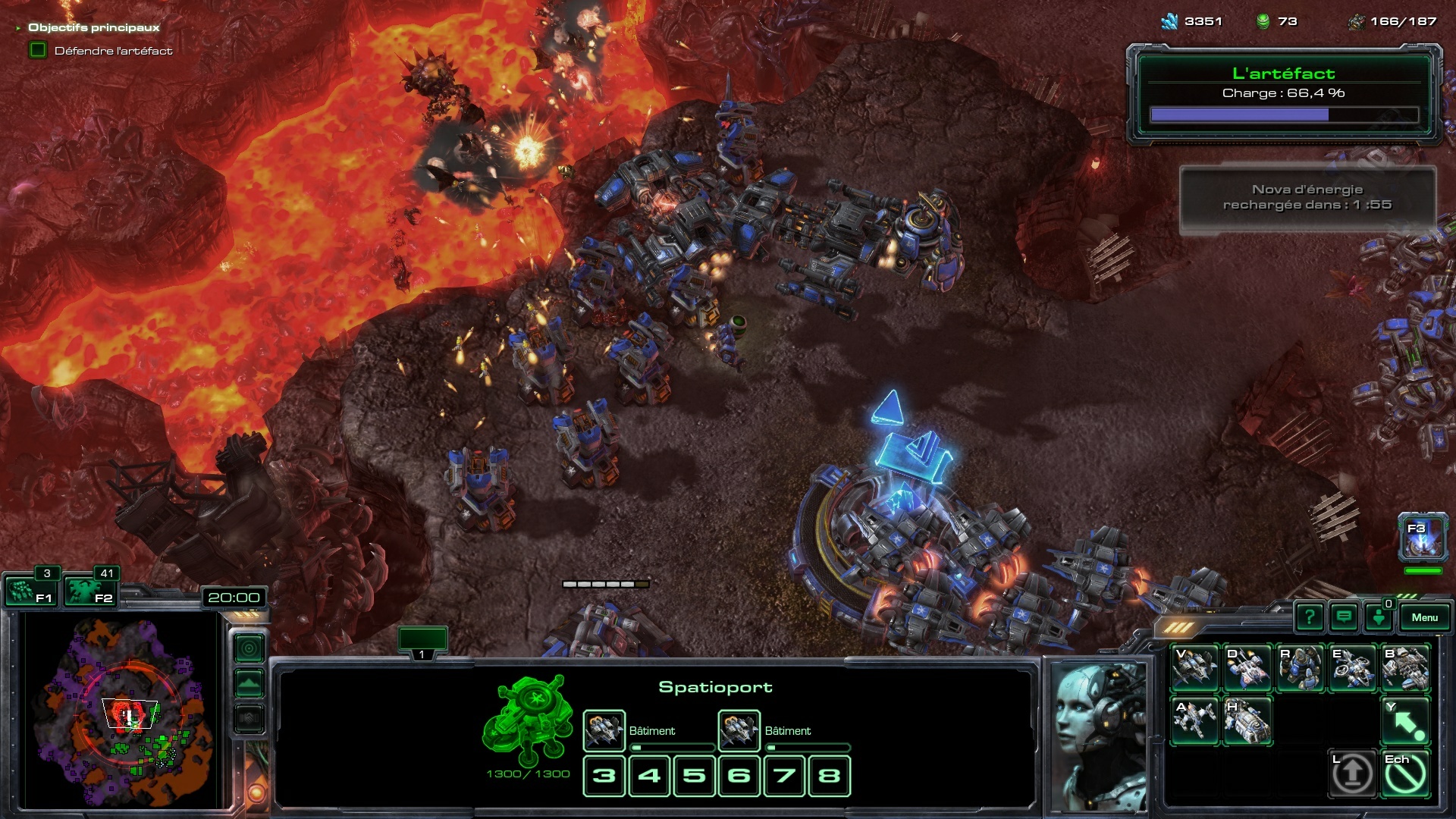Select all army units with the F2 button
Image resolution: width=1456 pixels, height=819 pixels.
89,591
